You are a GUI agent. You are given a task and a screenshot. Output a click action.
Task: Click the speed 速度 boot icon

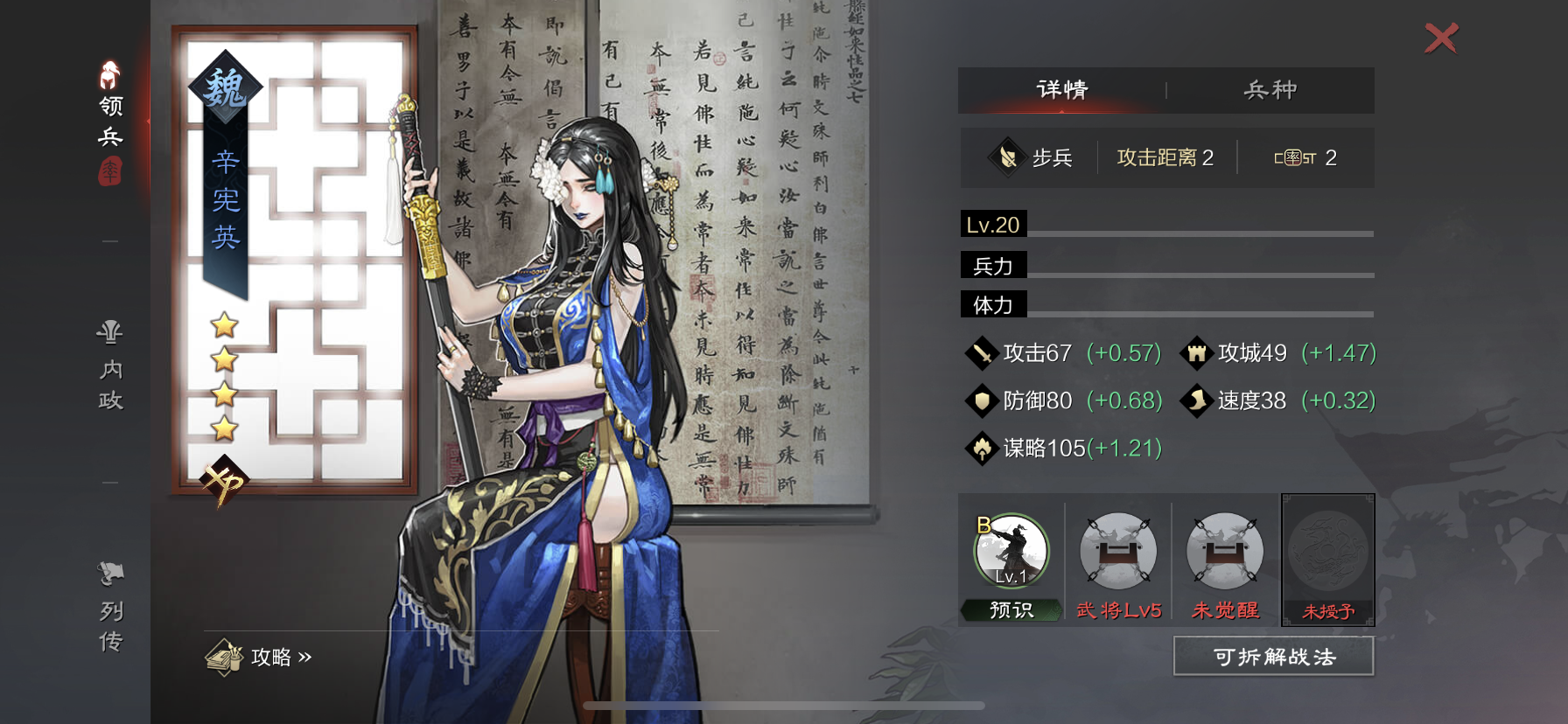[x=1196, y=400]
